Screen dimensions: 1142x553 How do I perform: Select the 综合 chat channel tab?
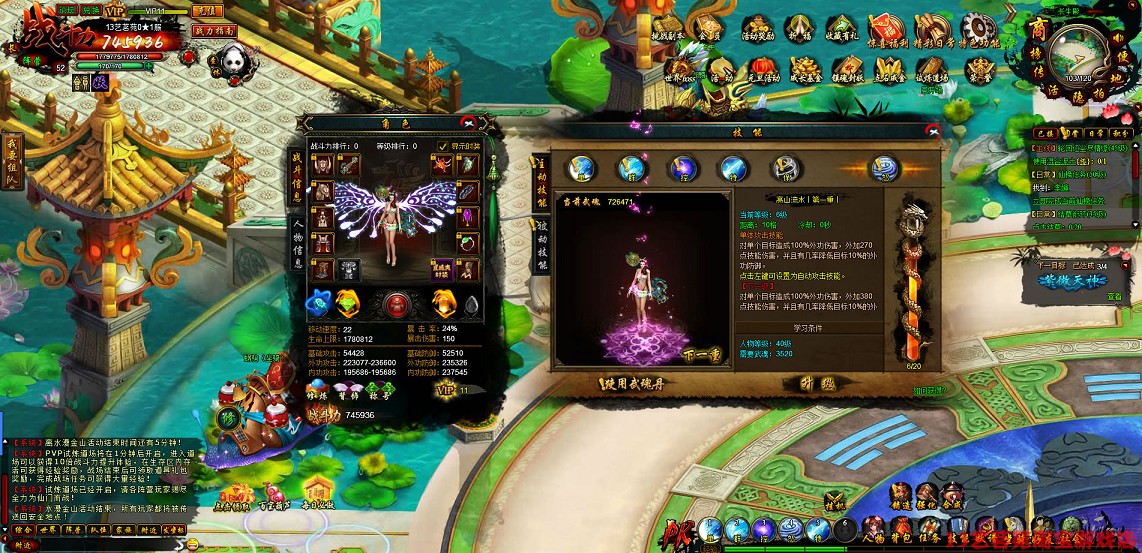pos(23,530)
